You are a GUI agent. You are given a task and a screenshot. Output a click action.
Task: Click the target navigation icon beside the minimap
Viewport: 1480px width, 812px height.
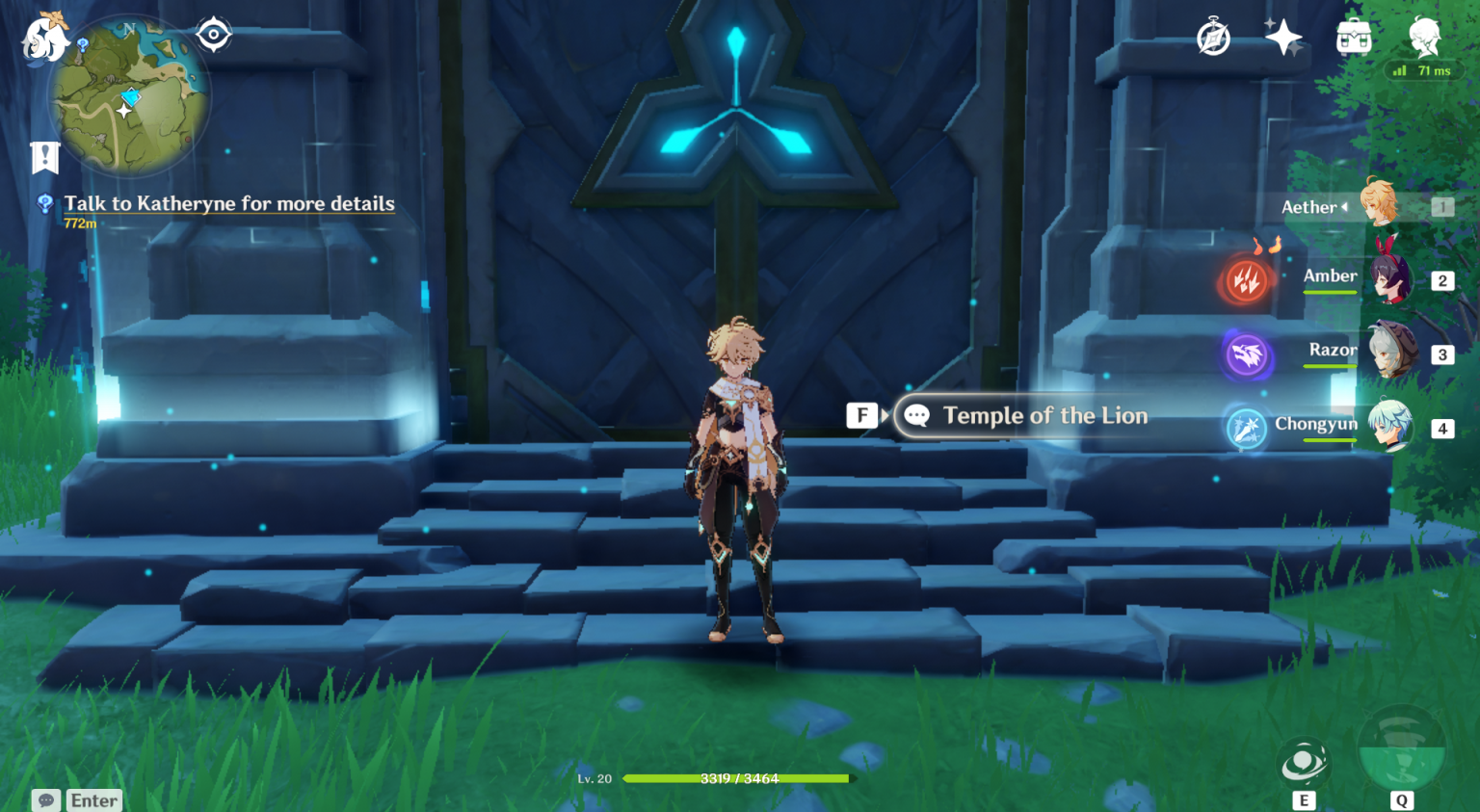[213, 35]
